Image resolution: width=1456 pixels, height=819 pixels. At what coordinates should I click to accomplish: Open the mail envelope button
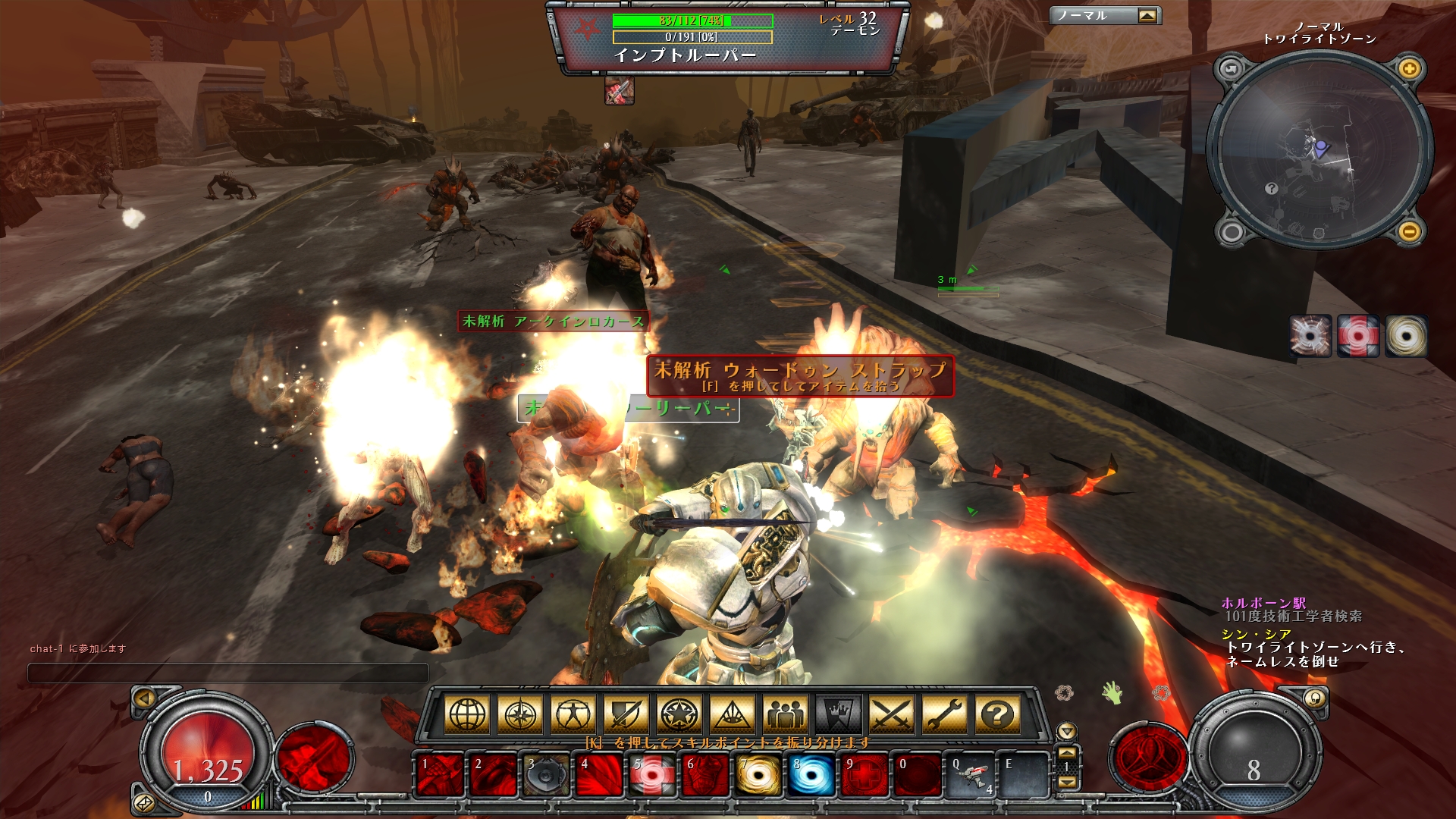(143, 802)
